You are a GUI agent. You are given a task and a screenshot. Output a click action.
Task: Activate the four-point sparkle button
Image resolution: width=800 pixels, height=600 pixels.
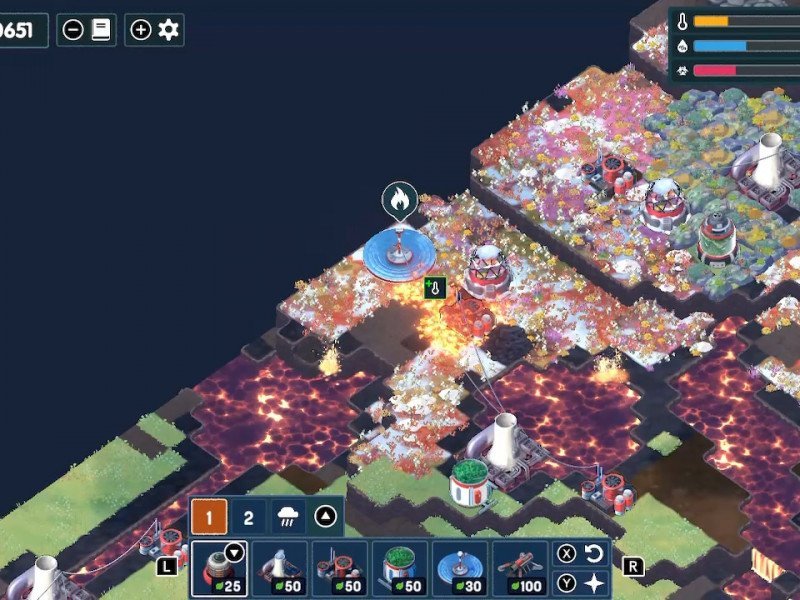pyautogui.click(x=594, y=582)
